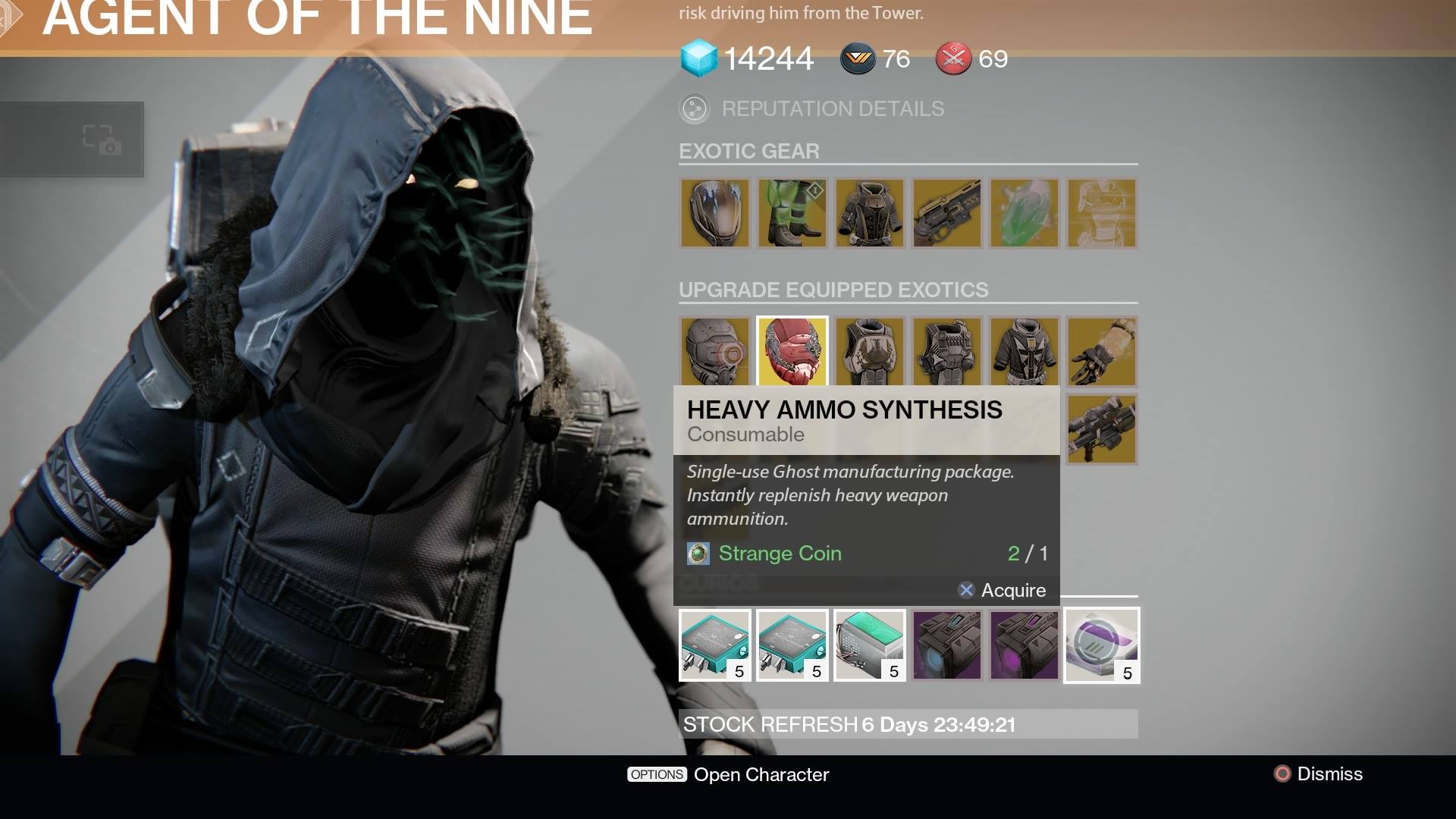Screen dimensions: 1456x819
Task: Click the Strange Coin currency icon
Action: [698, 554]
